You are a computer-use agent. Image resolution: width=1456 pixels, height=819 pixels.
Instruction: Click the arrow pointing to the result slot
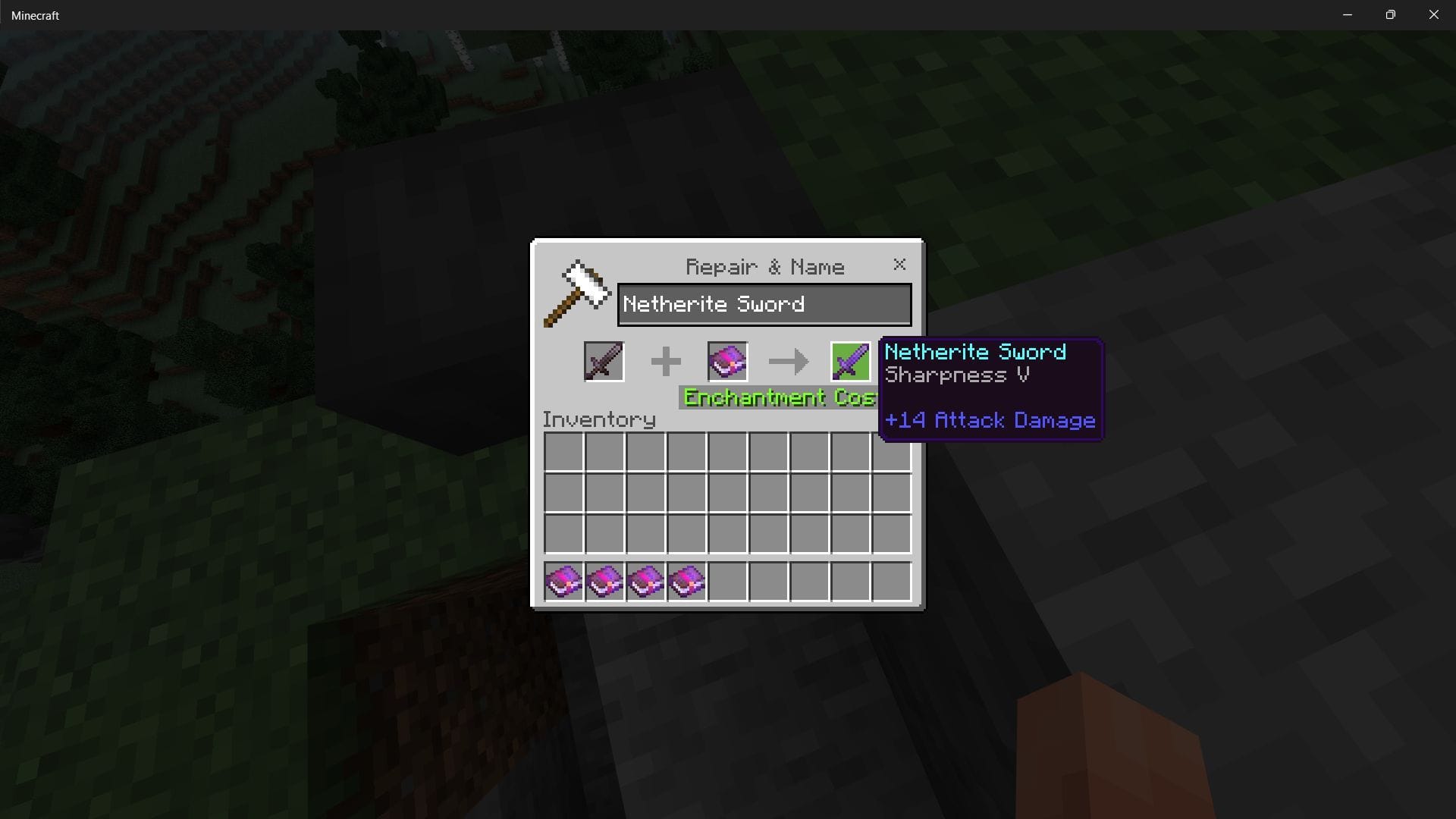pyautogui.click(x=789, y=362)
